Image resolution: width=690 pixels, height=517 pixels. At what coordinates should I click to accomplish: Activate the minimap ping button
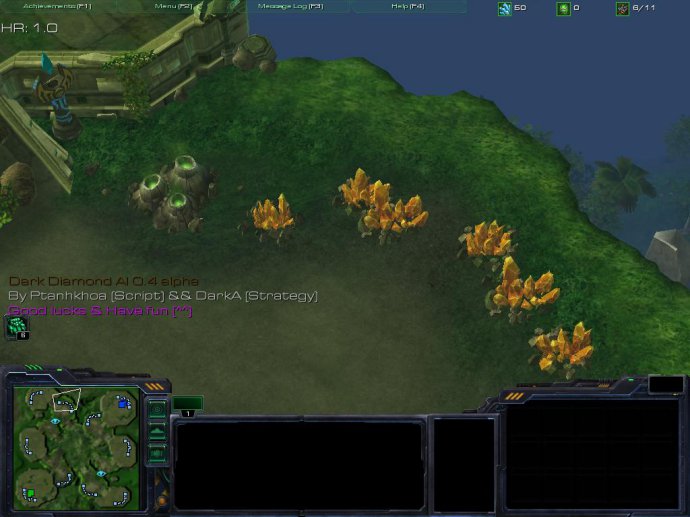point(157,409)
